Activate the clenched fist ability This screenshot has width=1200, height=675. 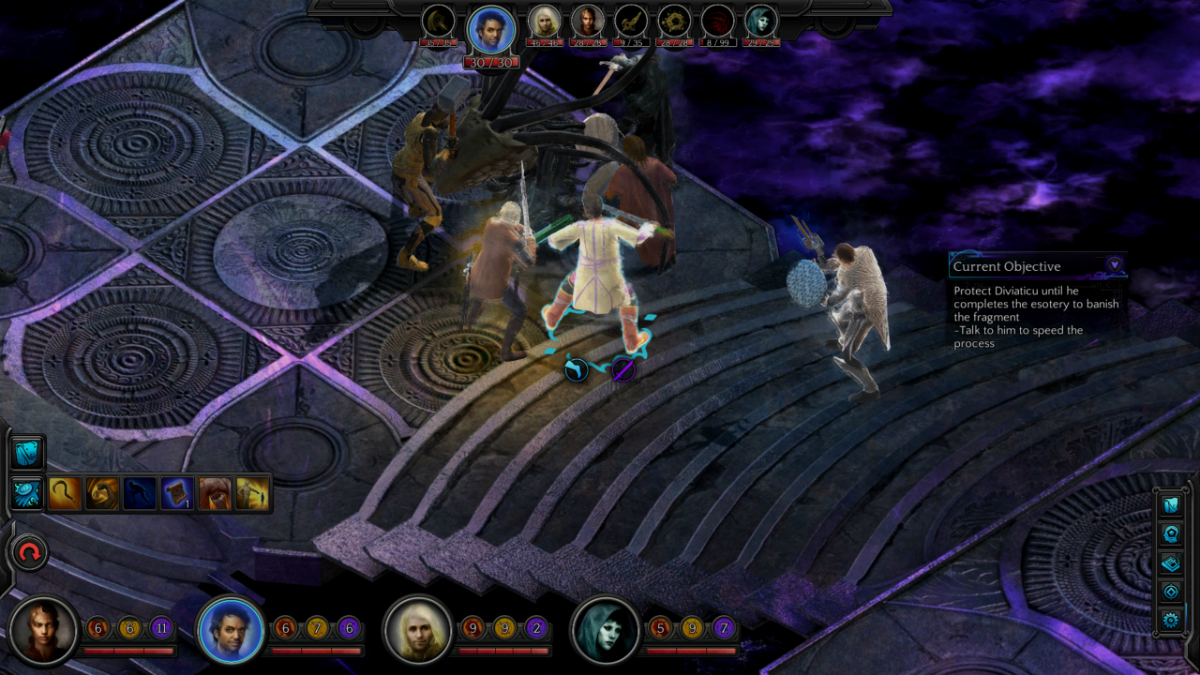[214, 493]
